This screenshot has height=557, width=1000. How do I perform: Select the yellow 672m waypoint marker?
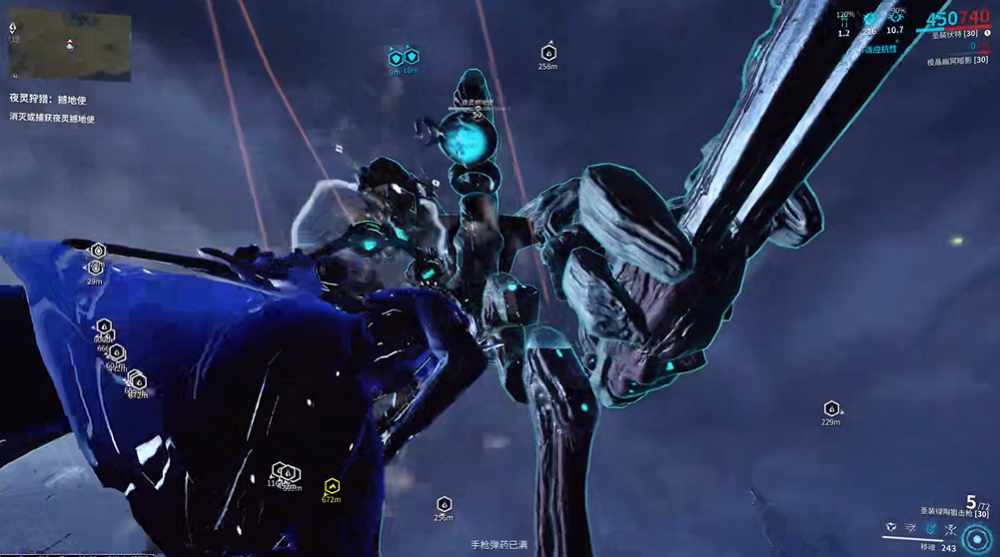click(331, 487)
